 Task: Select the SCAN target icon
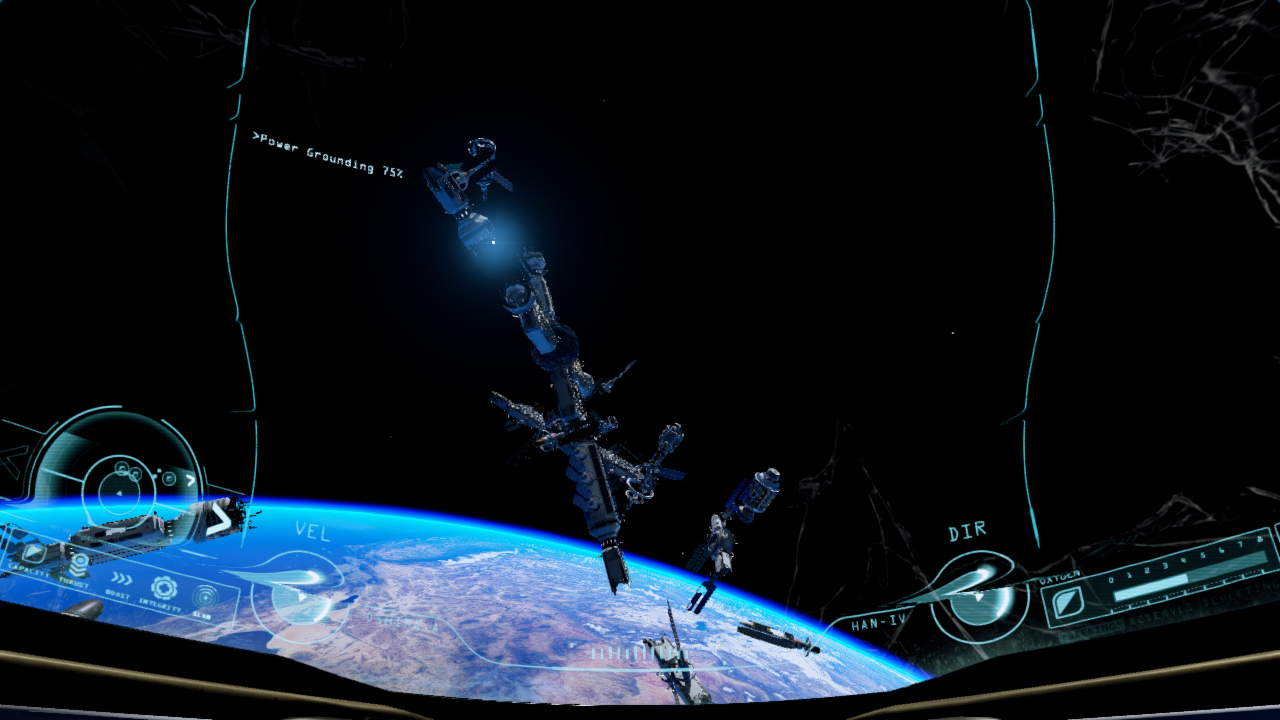point(204,596)
